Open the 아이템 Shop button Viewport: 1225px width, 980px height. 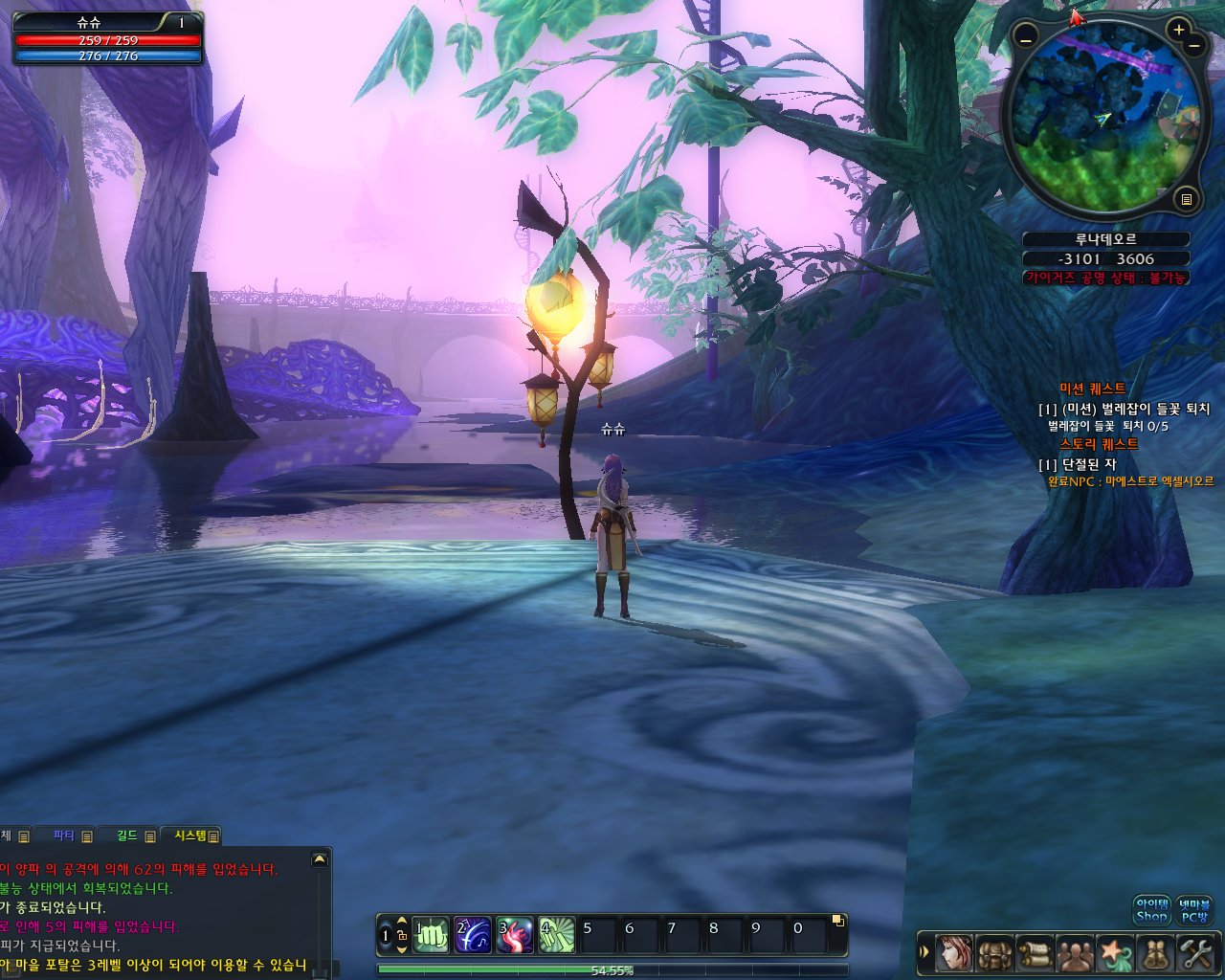click(1151, 910)
